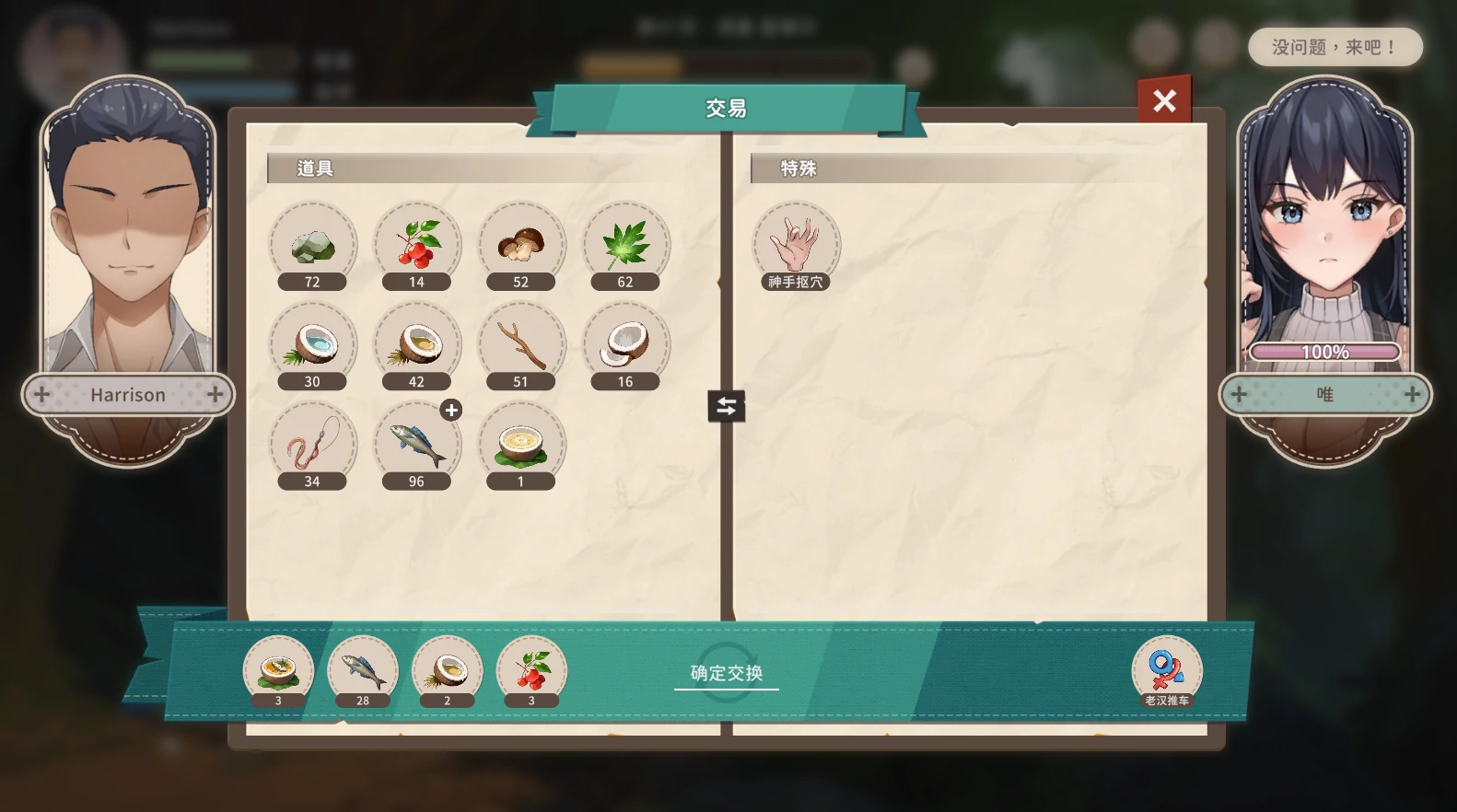Image resolution: width=1457 pixels, height=812 pixels.
Task: Pick the soup bowl in inventory grid
Action: (x=520, y=444)
